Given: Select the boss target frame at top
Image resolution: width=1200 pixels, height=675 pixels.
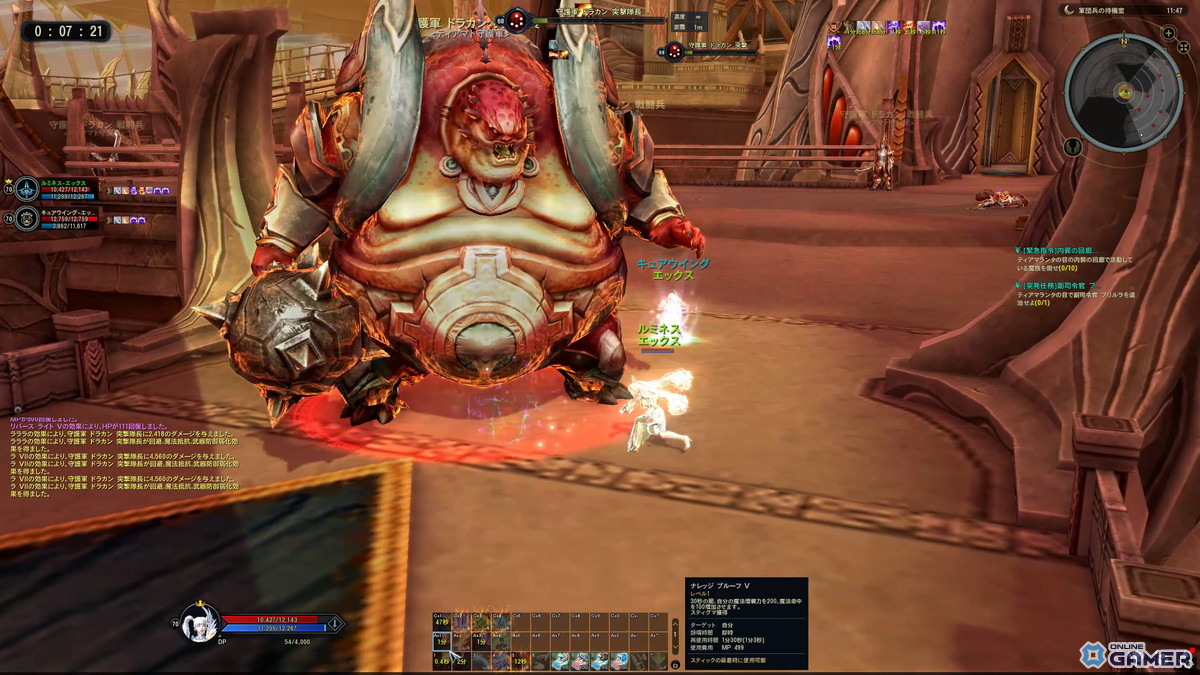Looking at the screenshot, I should tap(590, 20).
